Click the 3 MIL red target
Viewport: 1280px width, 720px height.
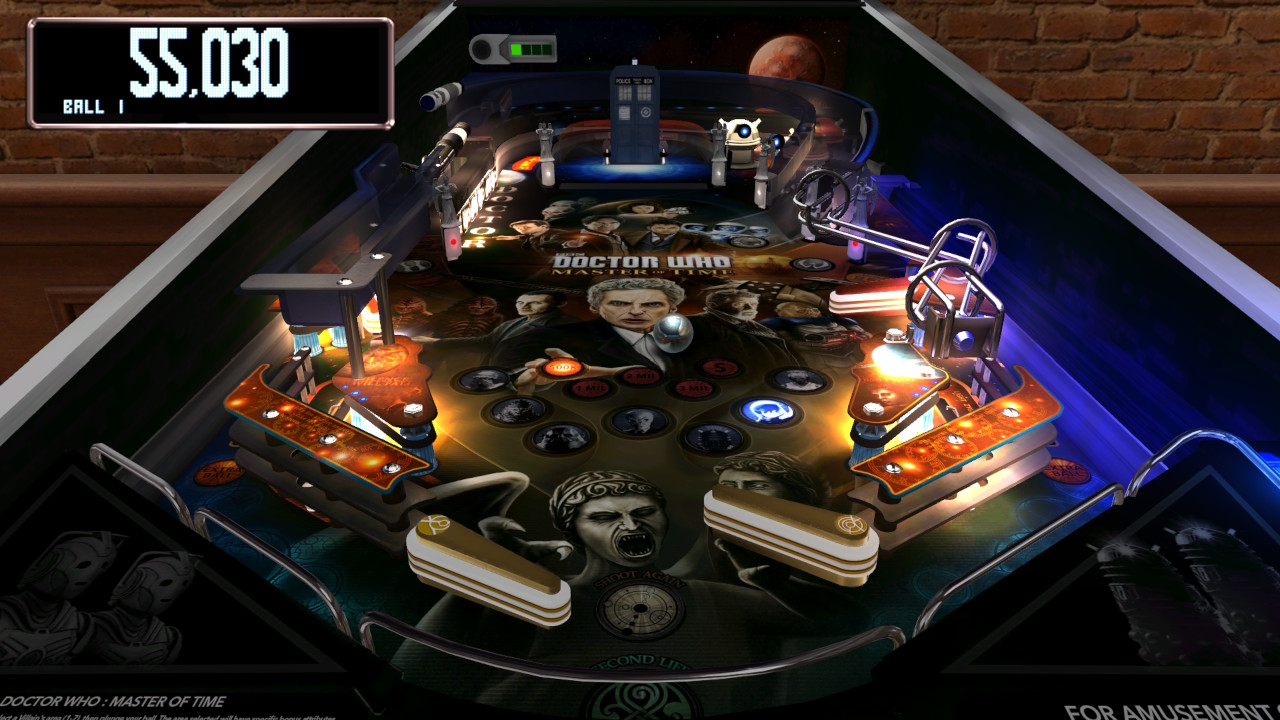[694, 386]
